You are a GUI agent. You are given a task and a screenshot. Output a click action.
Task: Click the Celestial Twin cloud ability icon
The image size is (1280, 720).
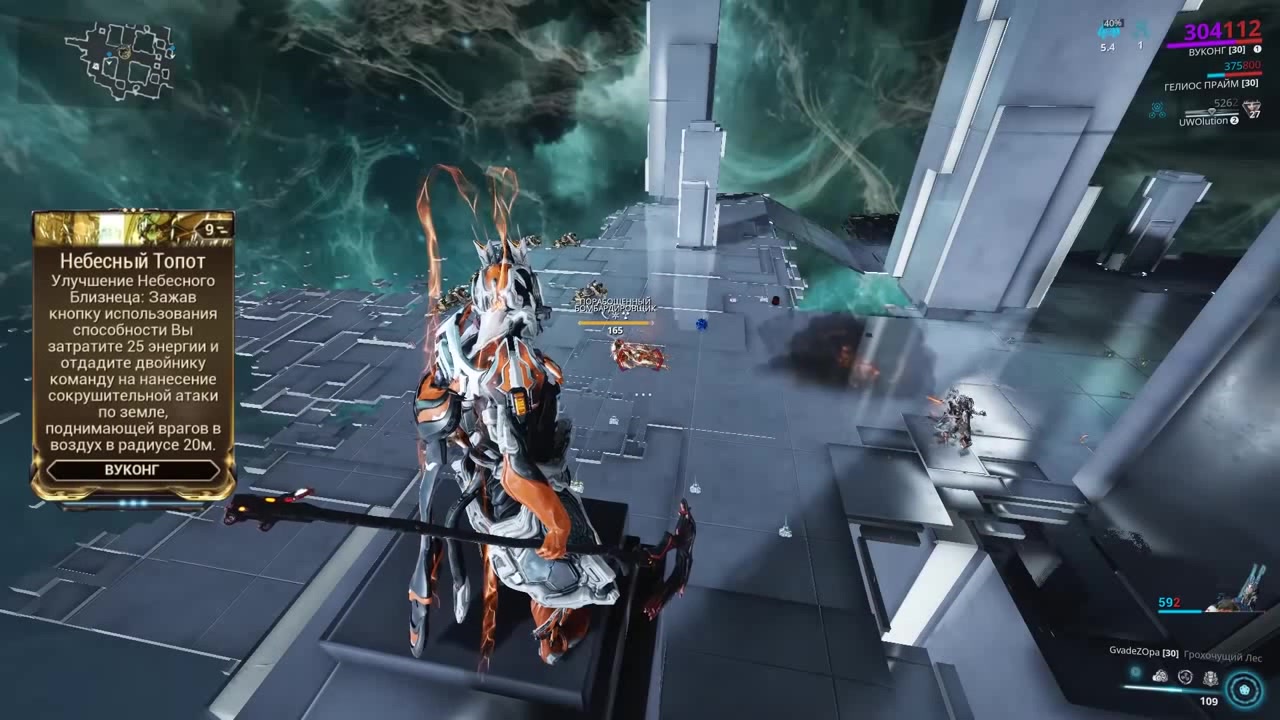pyautogui.click(x=1160, y=677)
